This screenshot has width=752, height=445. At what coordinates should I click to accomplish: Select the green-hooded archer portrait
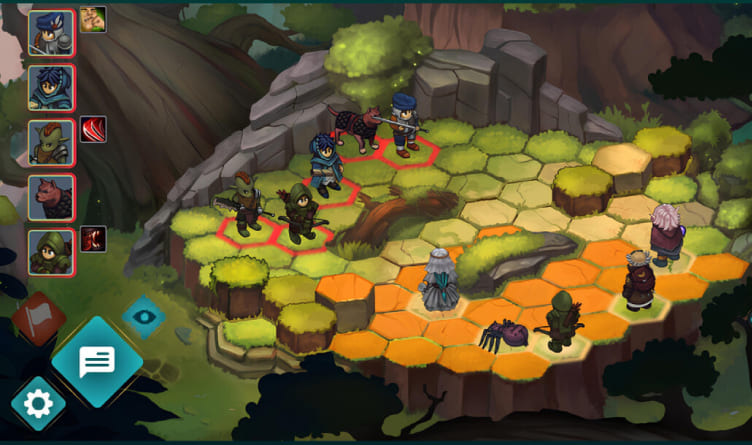click(51, 253)
